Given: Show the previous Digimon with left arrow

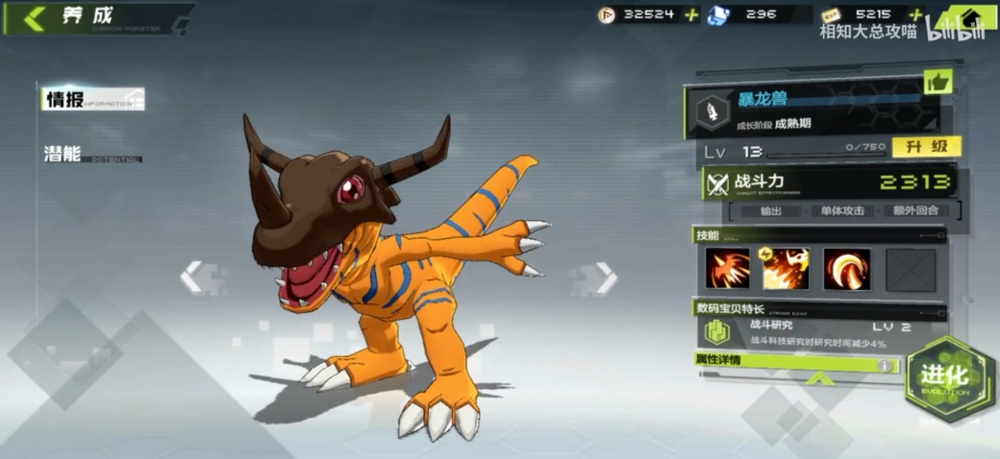Looking at the screenshot, I should 192,277.
